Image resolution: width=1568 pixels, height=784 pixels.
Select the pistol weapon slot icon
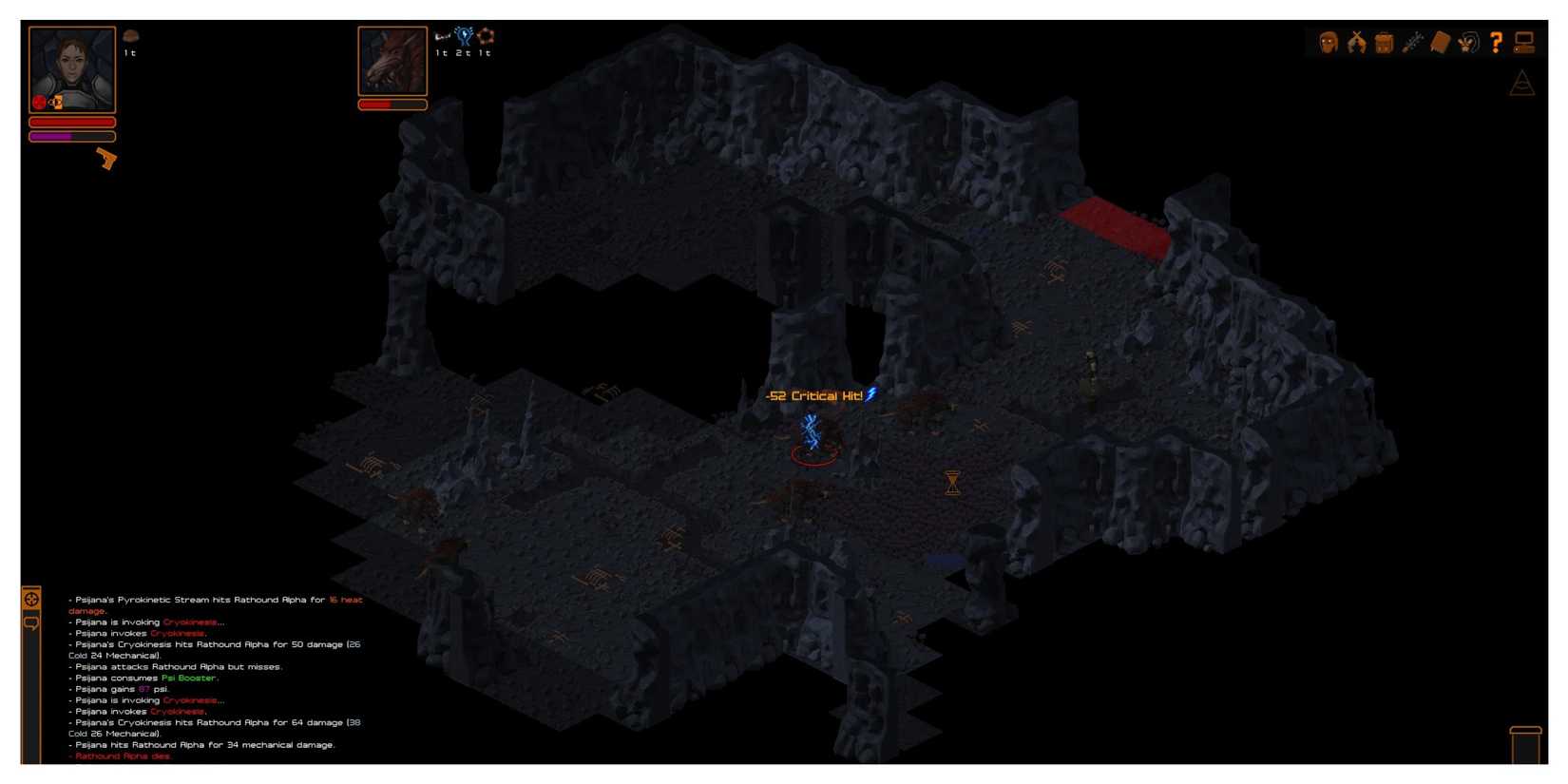tap(105, 160)
